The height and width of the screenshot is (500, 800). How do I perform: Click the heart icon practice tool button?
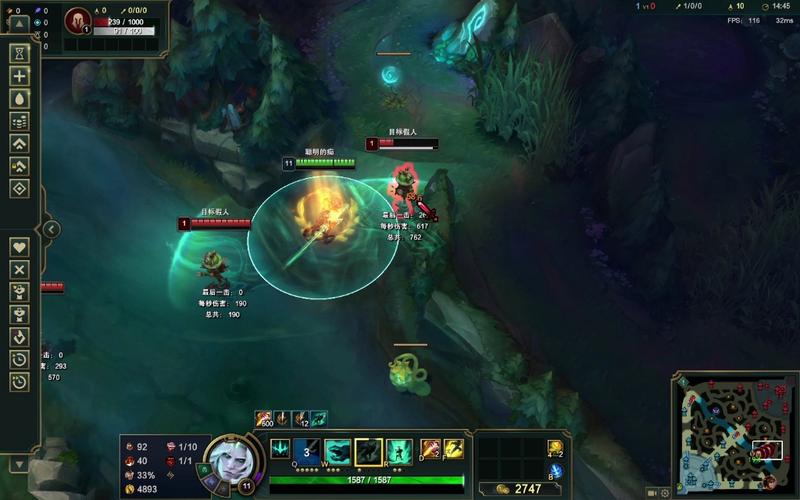click(x=19, y=246)
